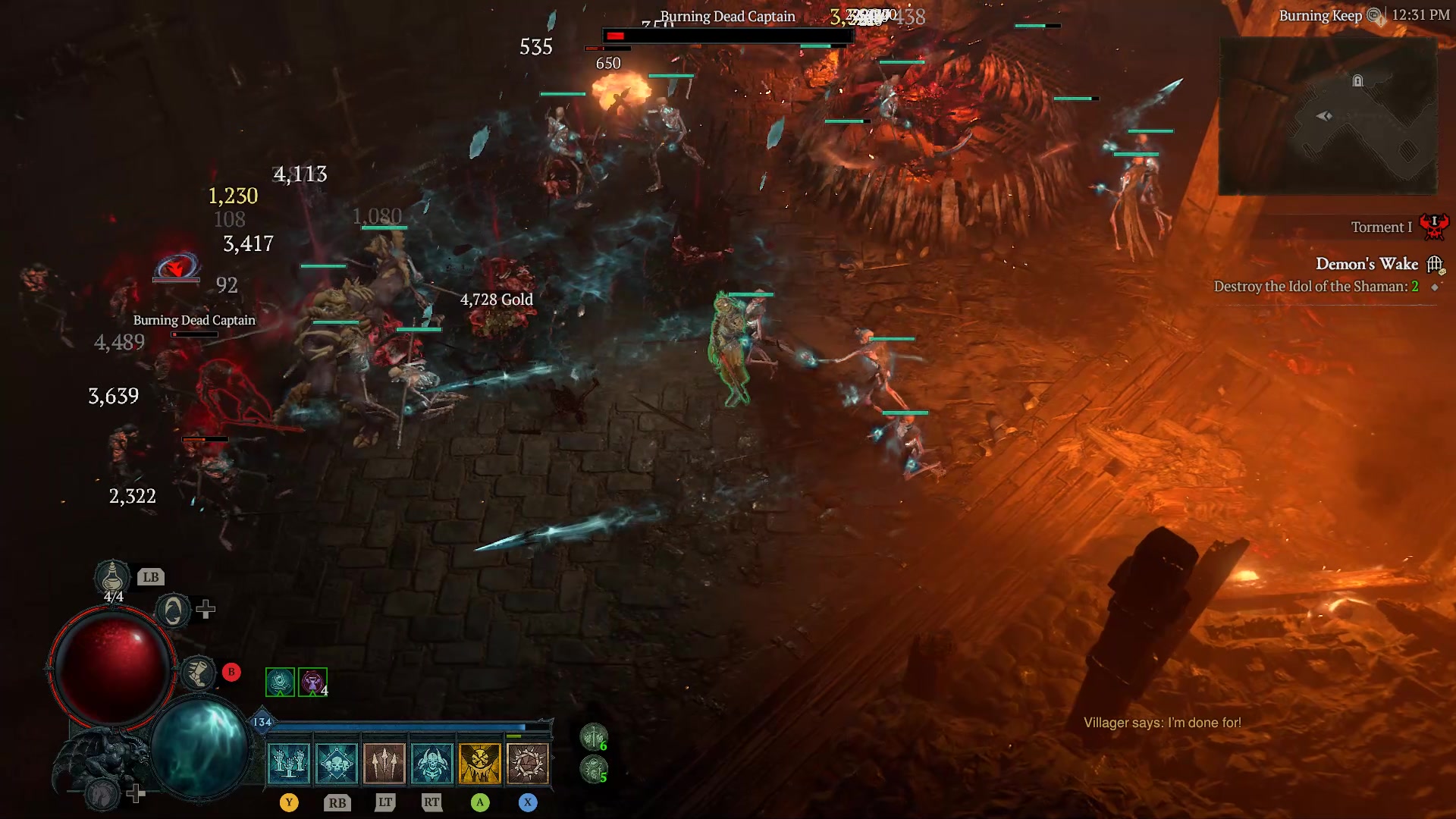The image size is (1456, 819).
Task: Click the Demon's Wake quest tracker icon
Action: click(1436, 264)
